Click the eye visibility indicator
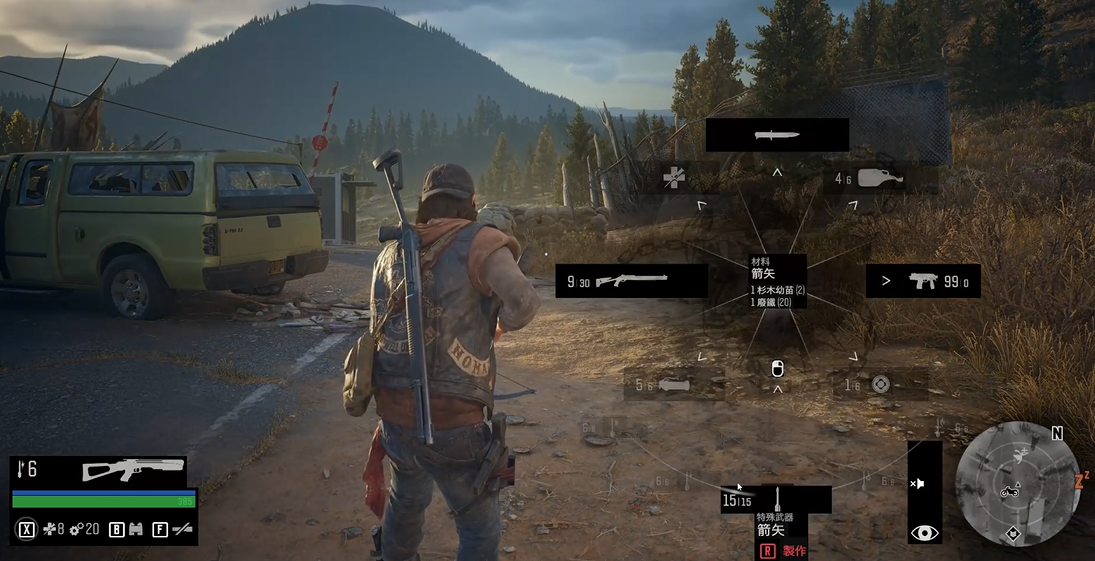Image resolution: width=1095 pixels, height=561 pixels. click(x=924, y=533)
